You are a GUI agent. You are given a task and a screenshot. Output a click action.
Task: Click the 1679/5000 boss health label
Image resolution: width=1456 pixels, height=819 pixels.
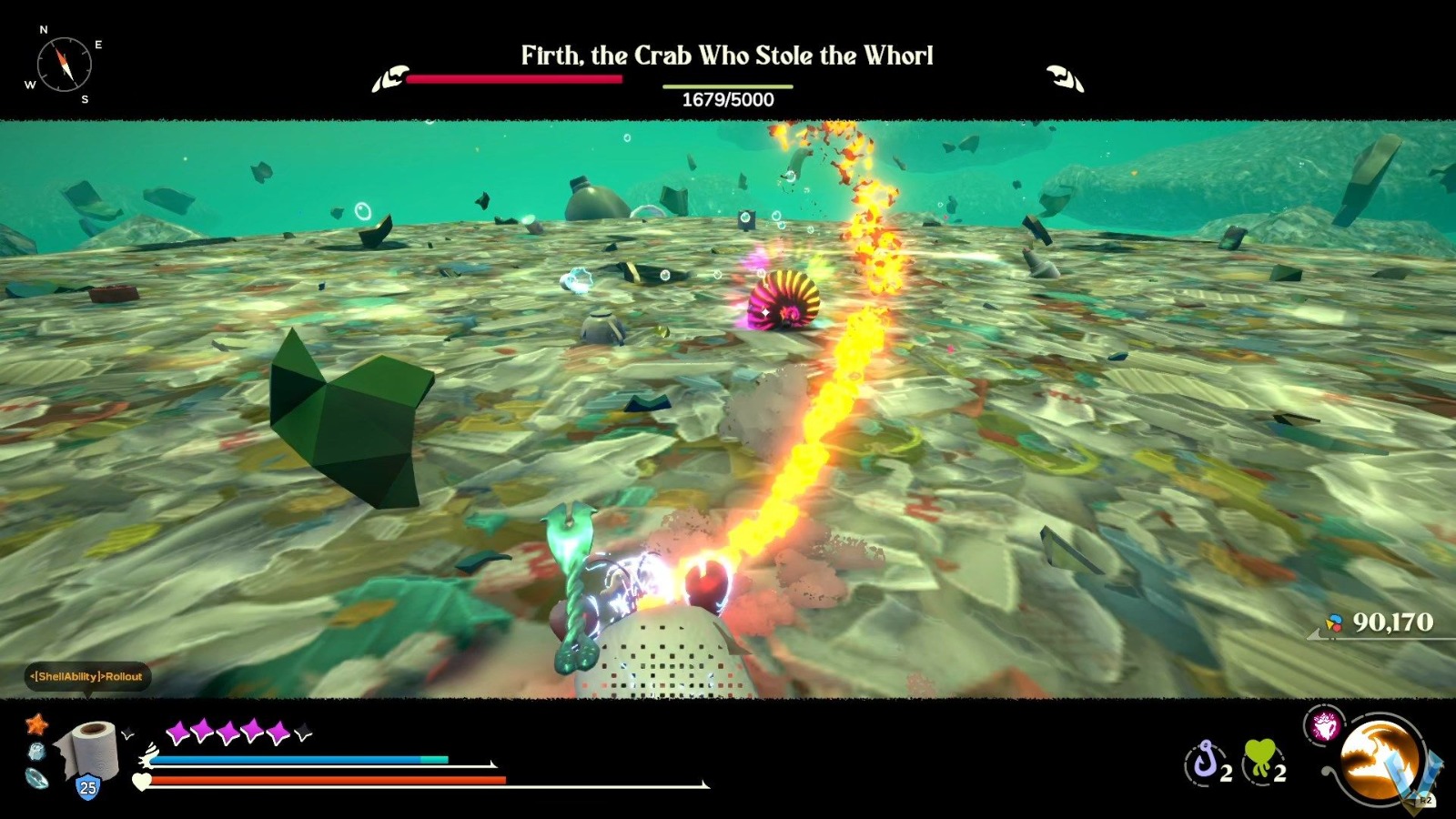(728, 100)
